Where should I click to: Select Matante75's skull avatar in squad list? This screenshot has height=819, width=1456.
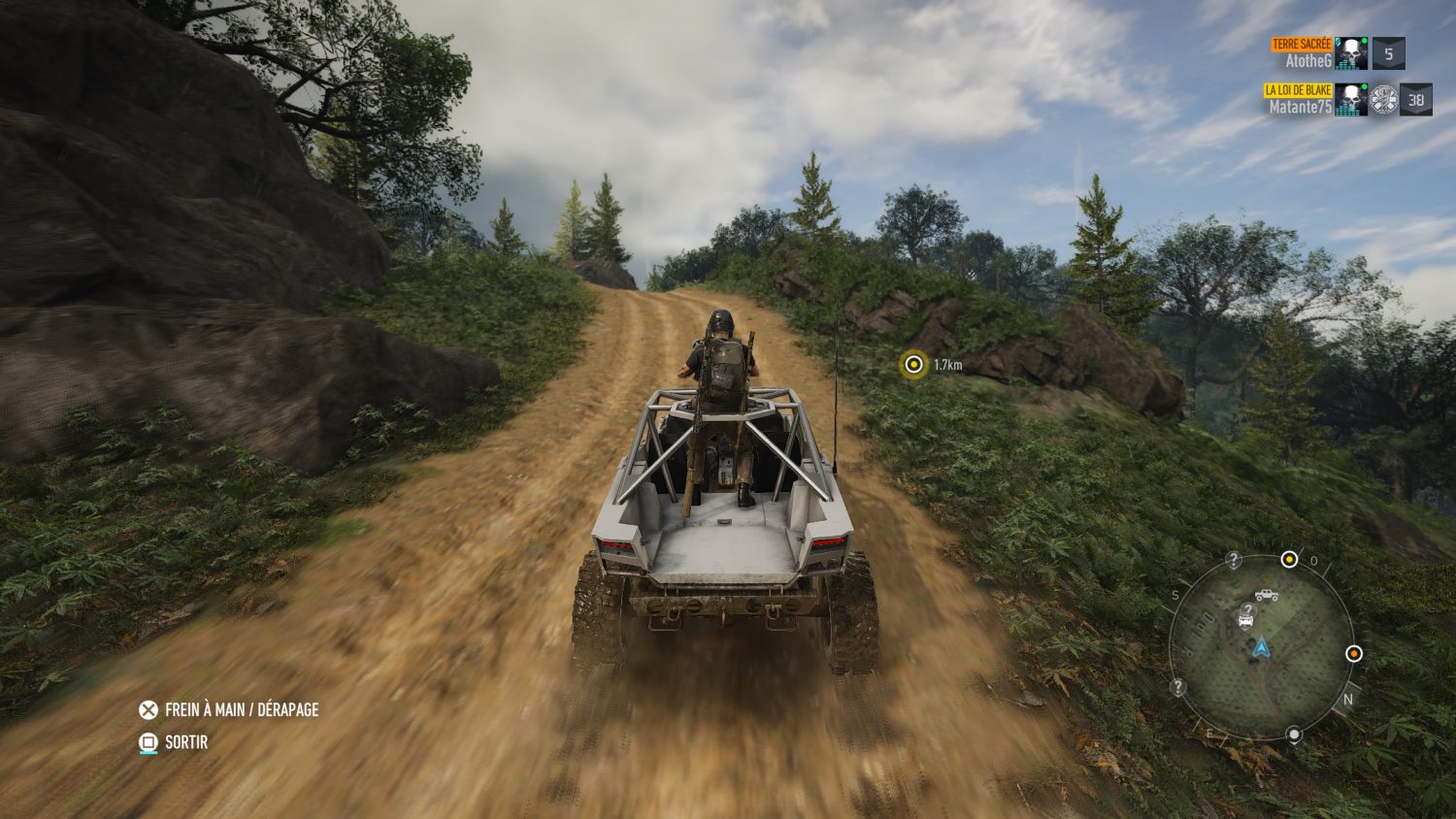[x=1350, y=100]
